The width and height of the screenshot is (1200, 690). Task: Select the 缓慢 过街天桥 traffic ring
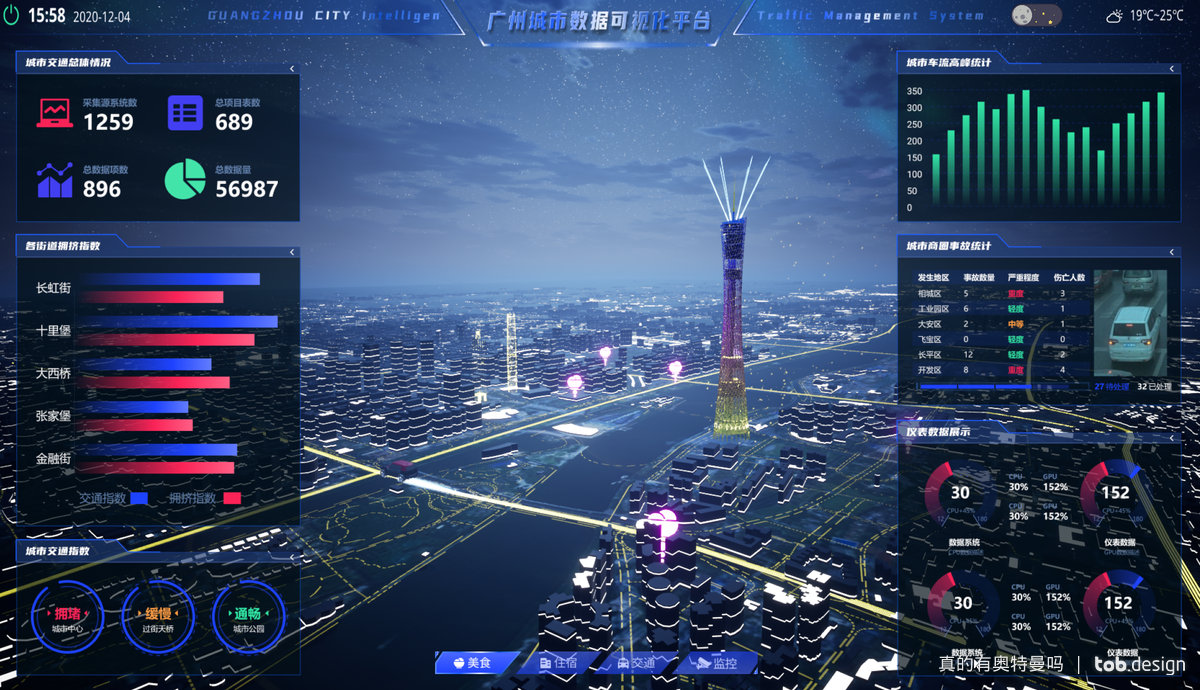158,617
